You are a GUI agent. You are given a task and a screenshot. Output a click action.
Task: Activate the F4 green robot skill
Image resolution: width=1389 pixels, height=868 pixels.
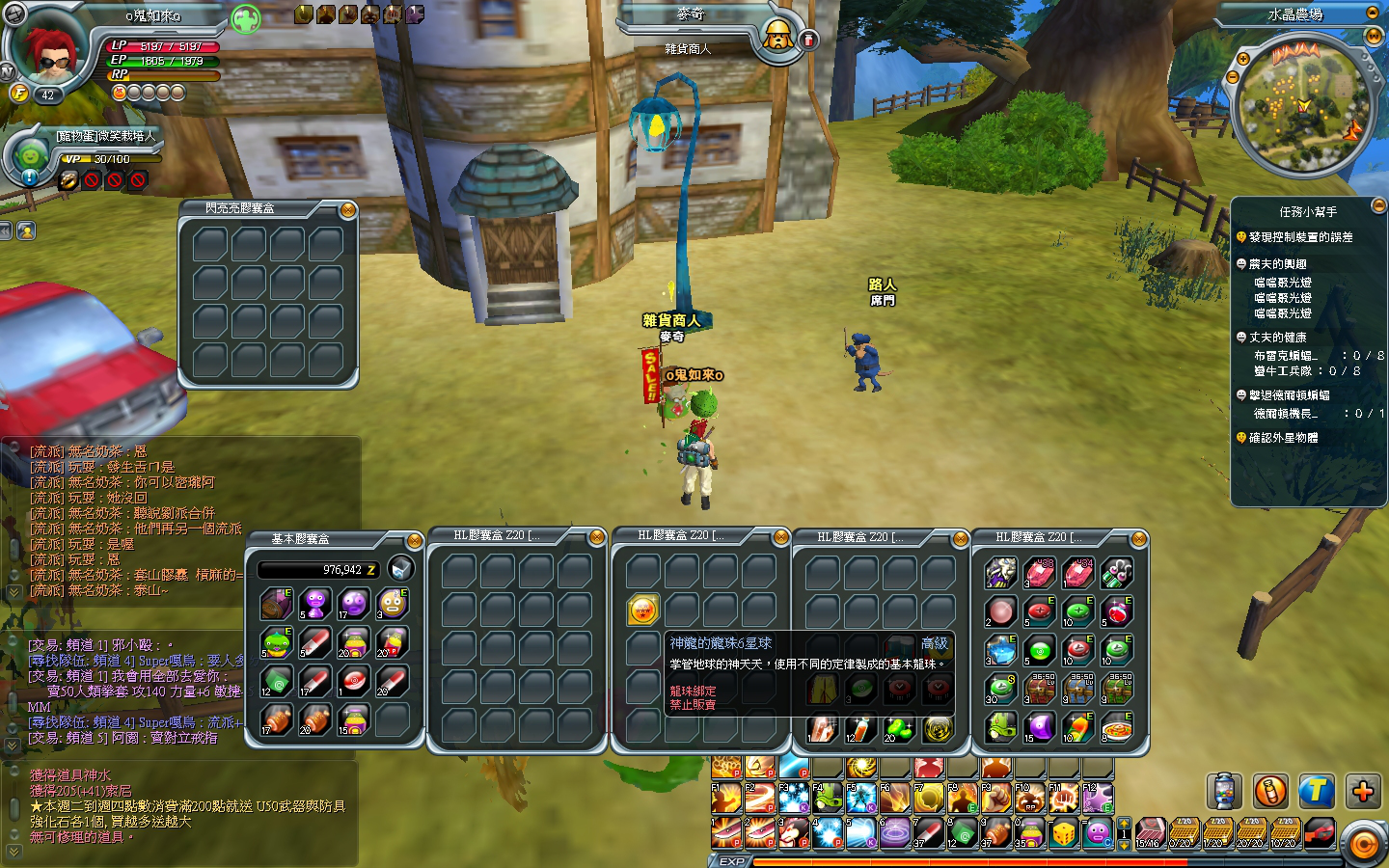pyautogui.click(x=827, y=798)
